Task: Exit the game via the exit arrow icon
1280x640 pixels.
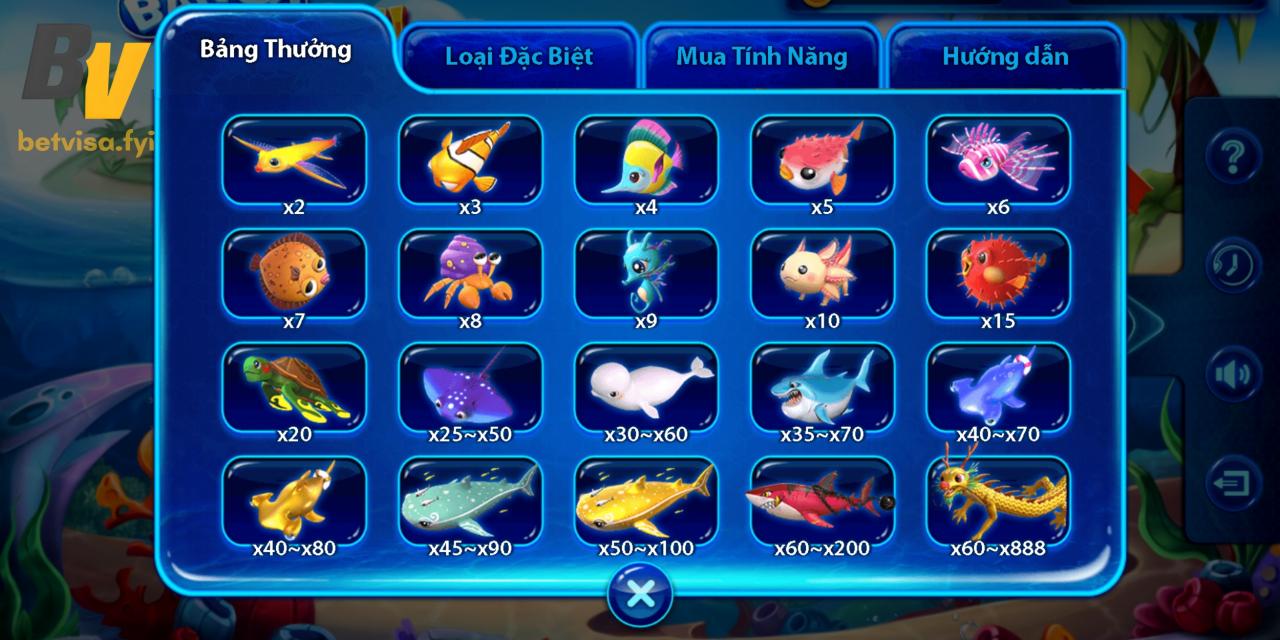Action: click(x=1233, y=483)
